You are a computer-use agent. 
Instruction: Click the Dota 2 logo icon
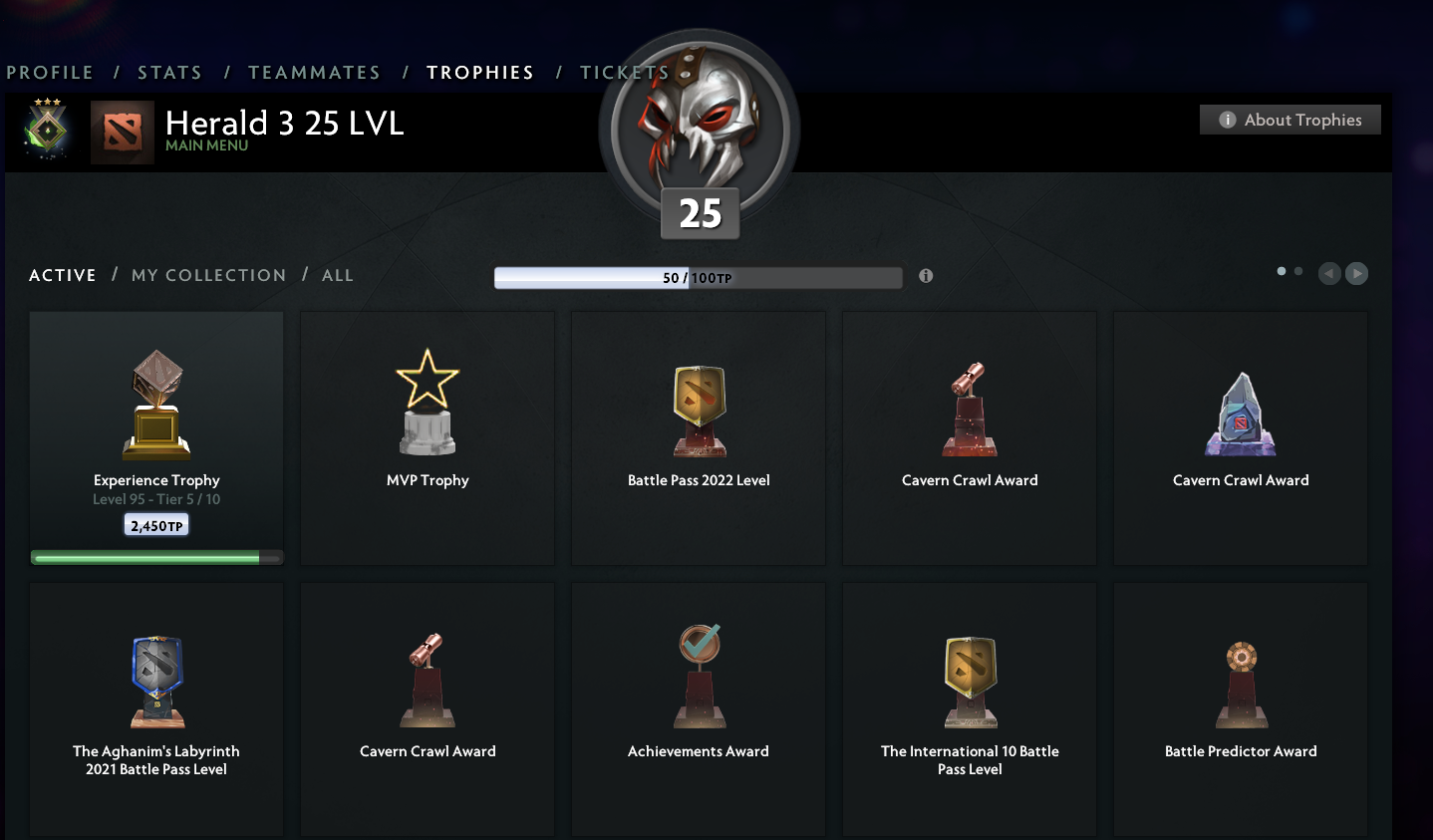[x=122, y=134]
